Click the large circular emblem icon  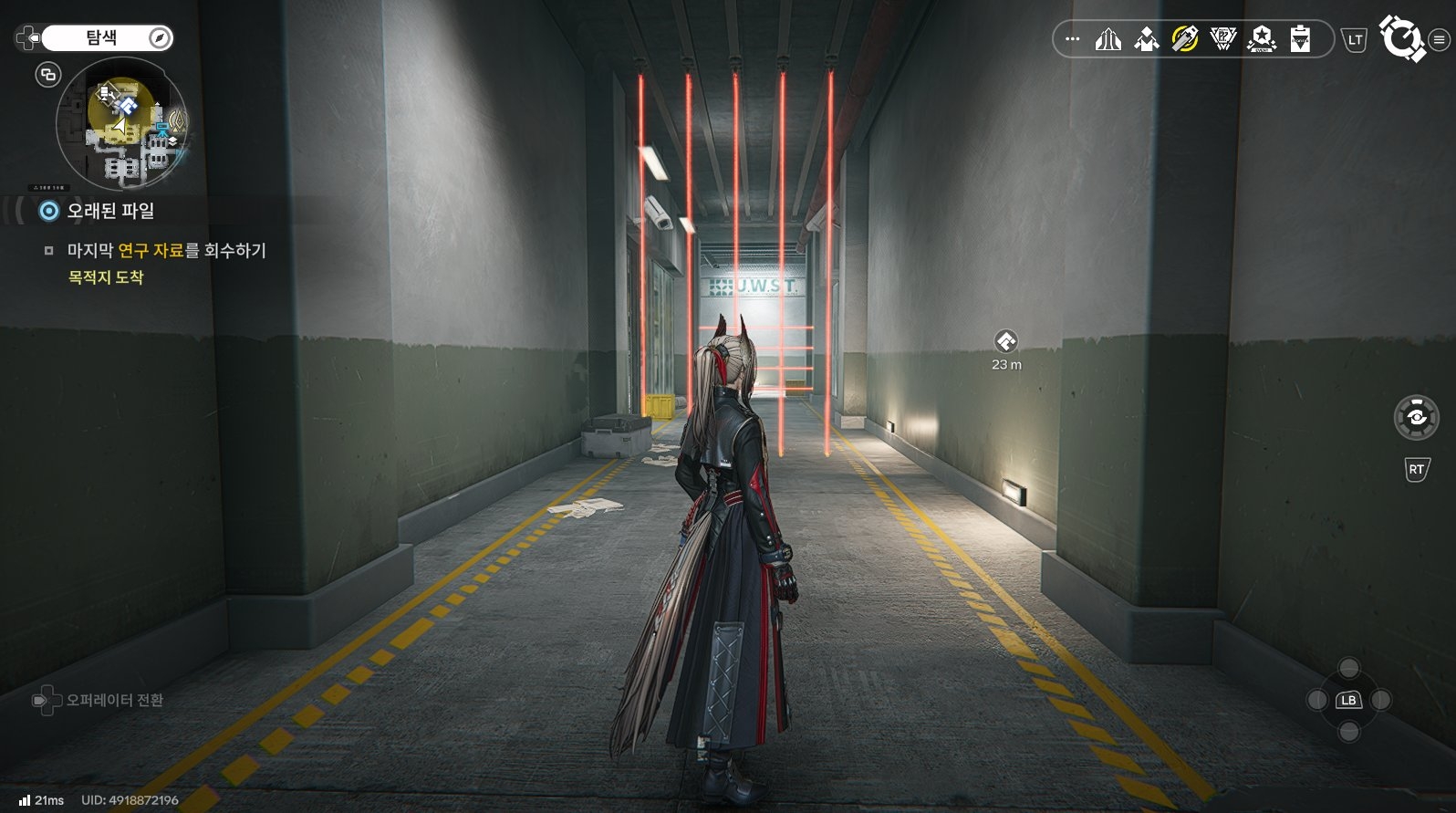[x=1400, y=37]
